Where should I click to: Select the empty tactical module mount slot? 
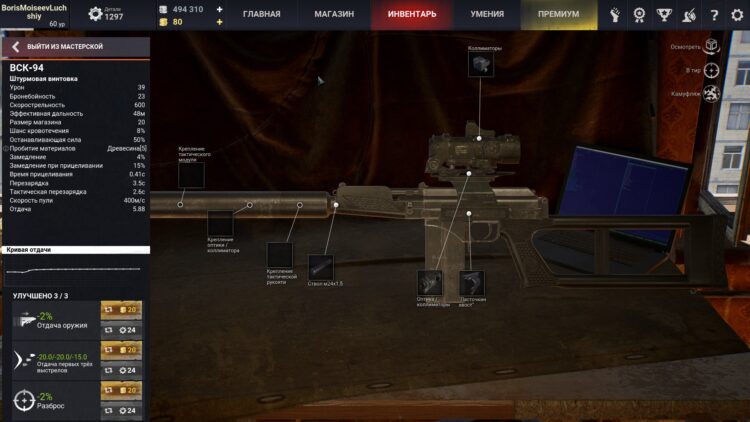(191, 175)
